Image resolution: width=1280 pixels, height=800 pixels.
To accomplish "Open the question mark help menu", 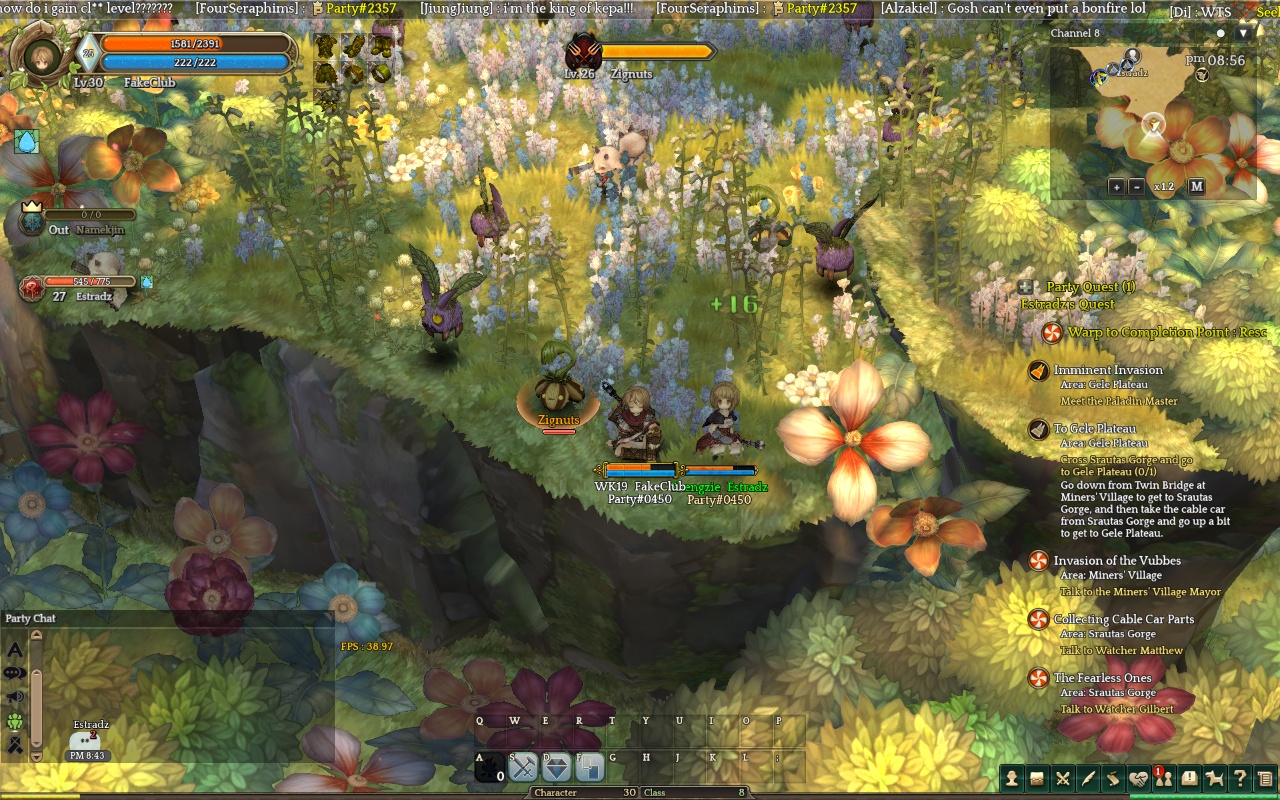I will [x=1239, y=778].
